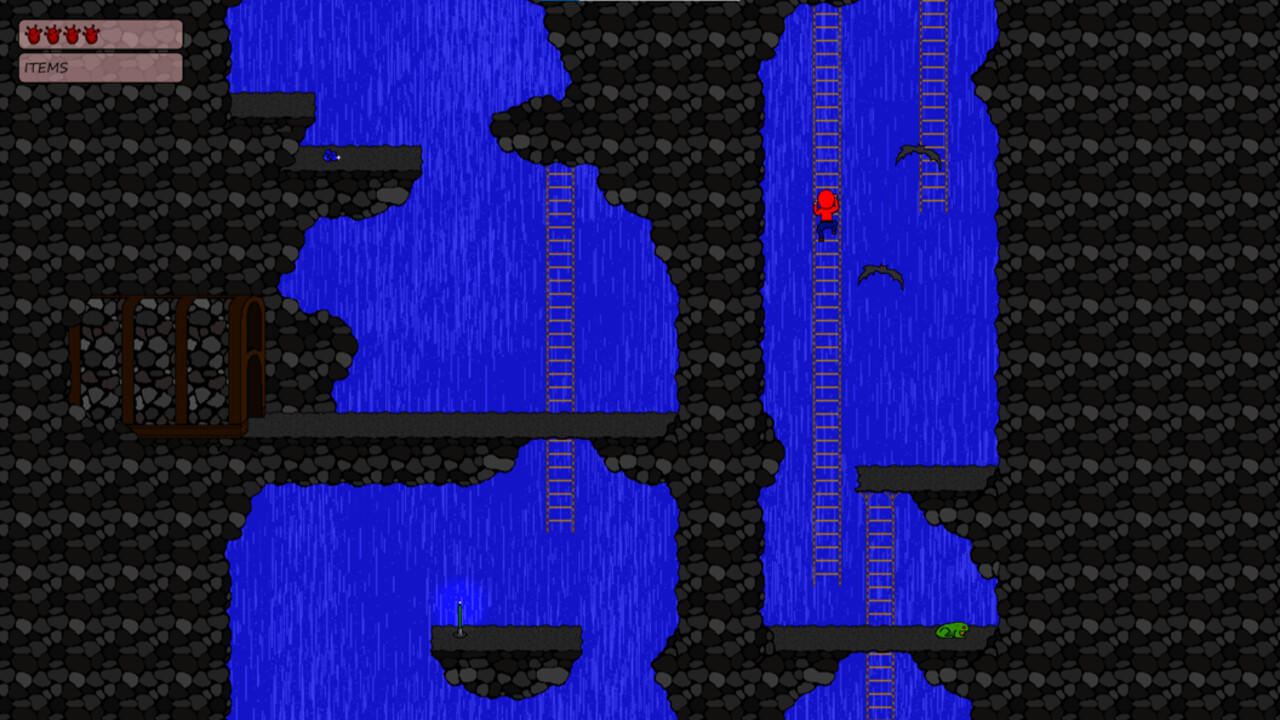Select the ITEMS label text
This screenshot has width=1280, height=720.
pyautogui.click(x=45, y=68)
